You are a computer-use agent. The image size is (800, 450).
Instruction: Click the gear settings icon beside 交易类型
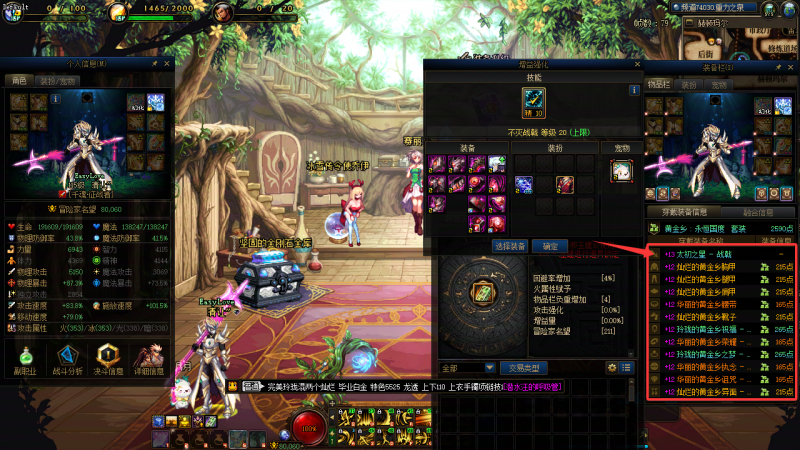point(612,367)
